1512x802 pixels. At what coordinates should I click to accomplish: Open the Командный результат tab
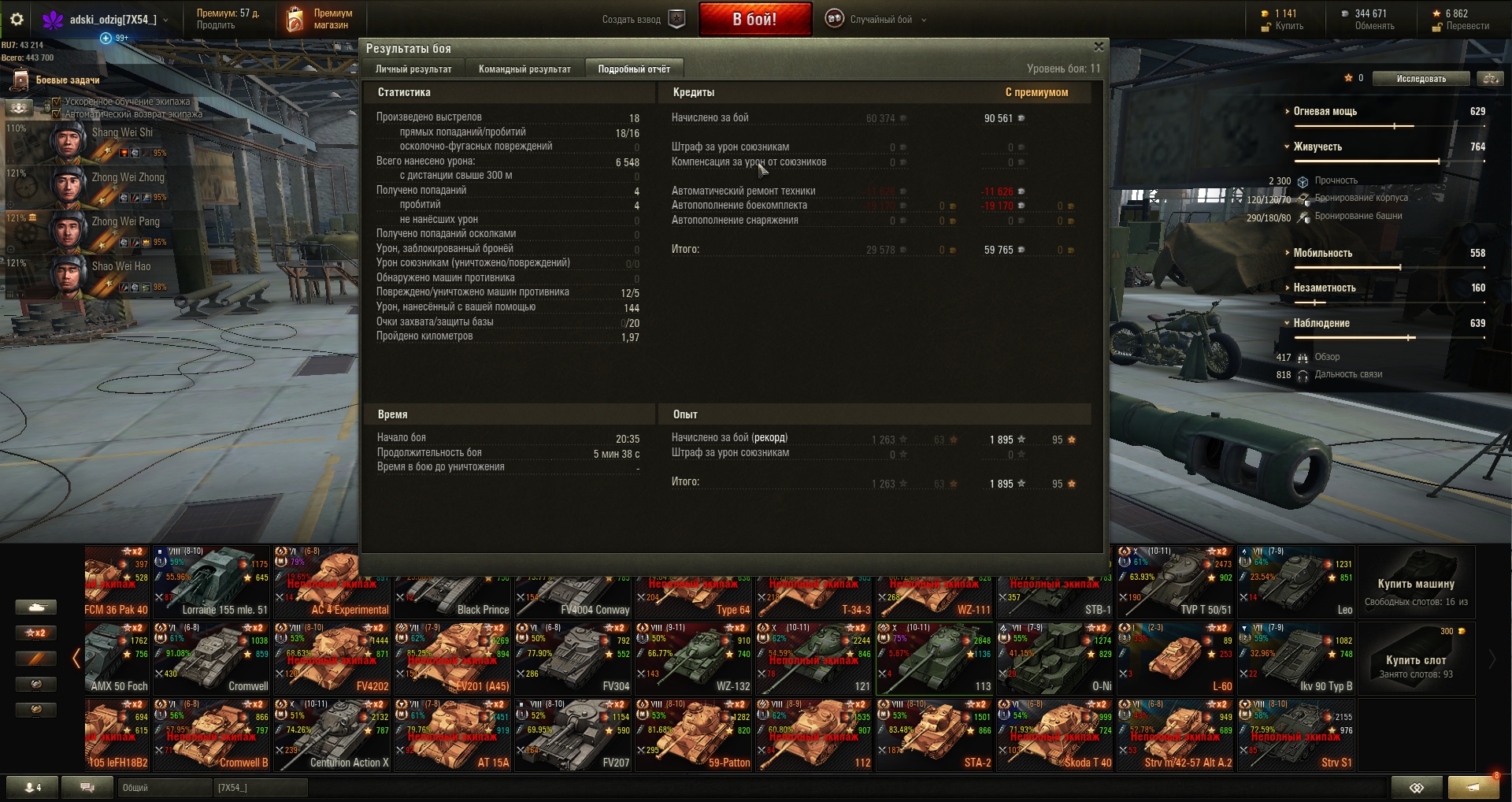pyautogui.click(x=524, y=69)
